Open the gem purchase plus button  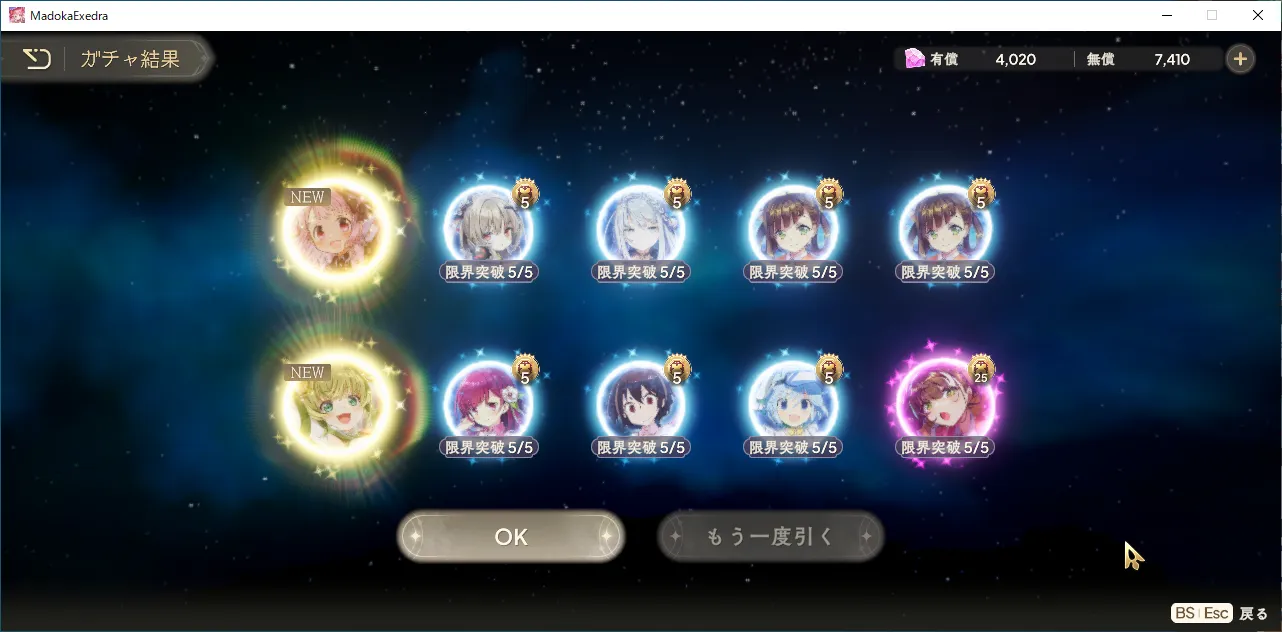pos(1239,59)
